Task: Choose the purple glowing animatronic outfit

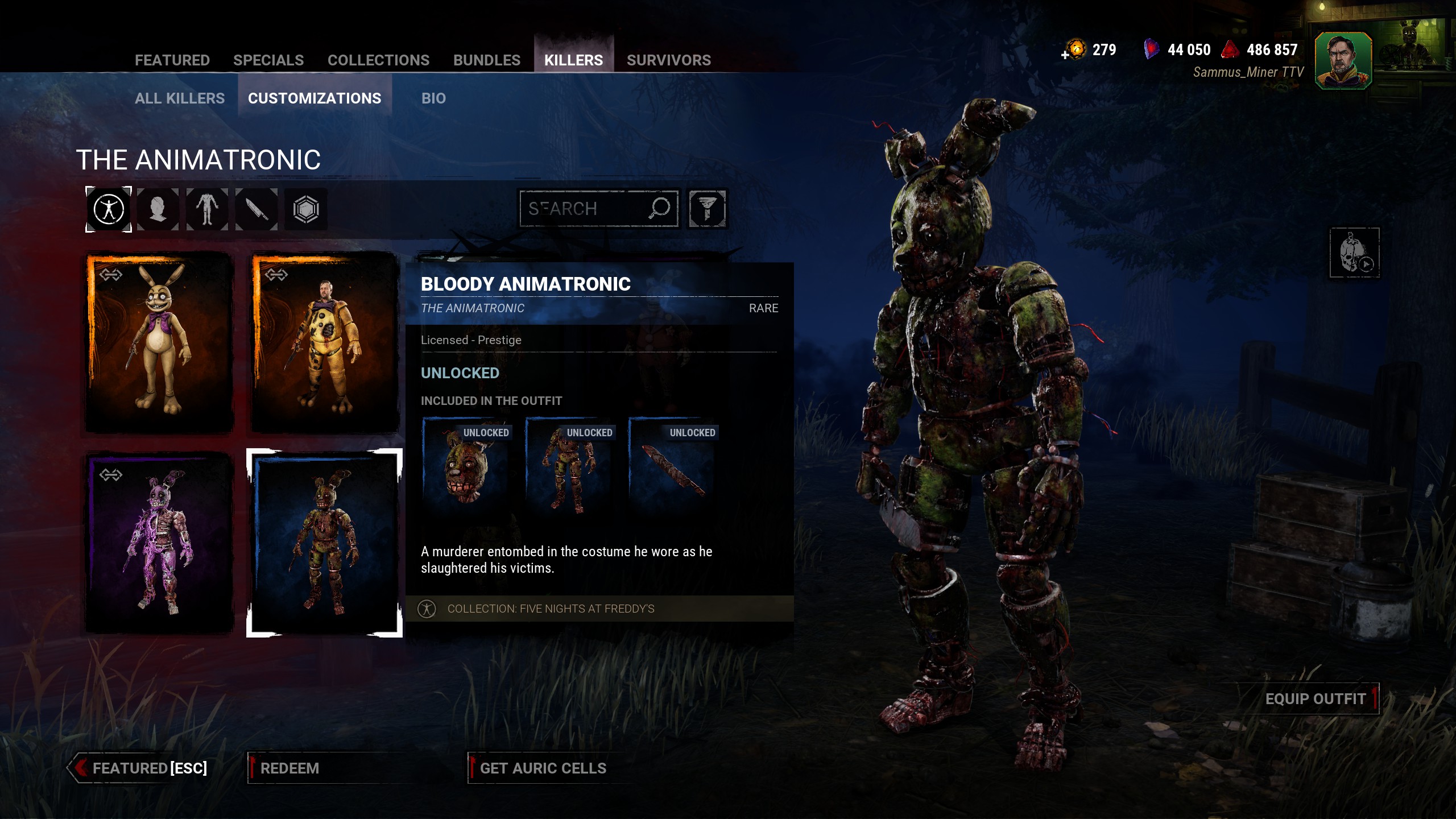Action: pyautogui.click(x=159, y=542)
